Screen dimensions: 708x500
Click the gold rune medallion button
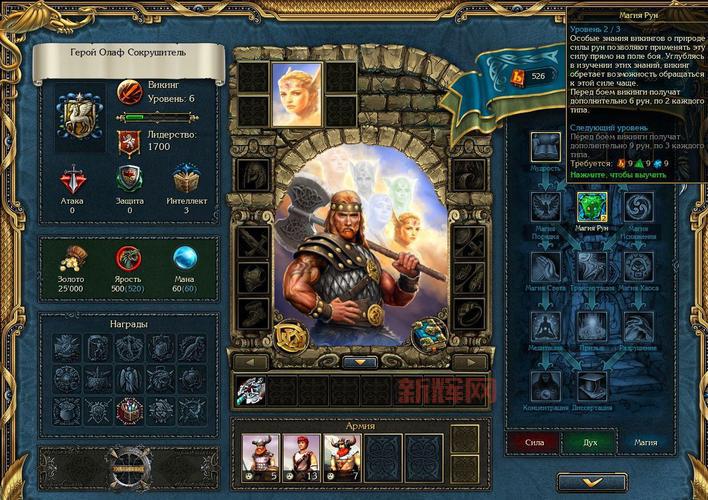[292, 333]
